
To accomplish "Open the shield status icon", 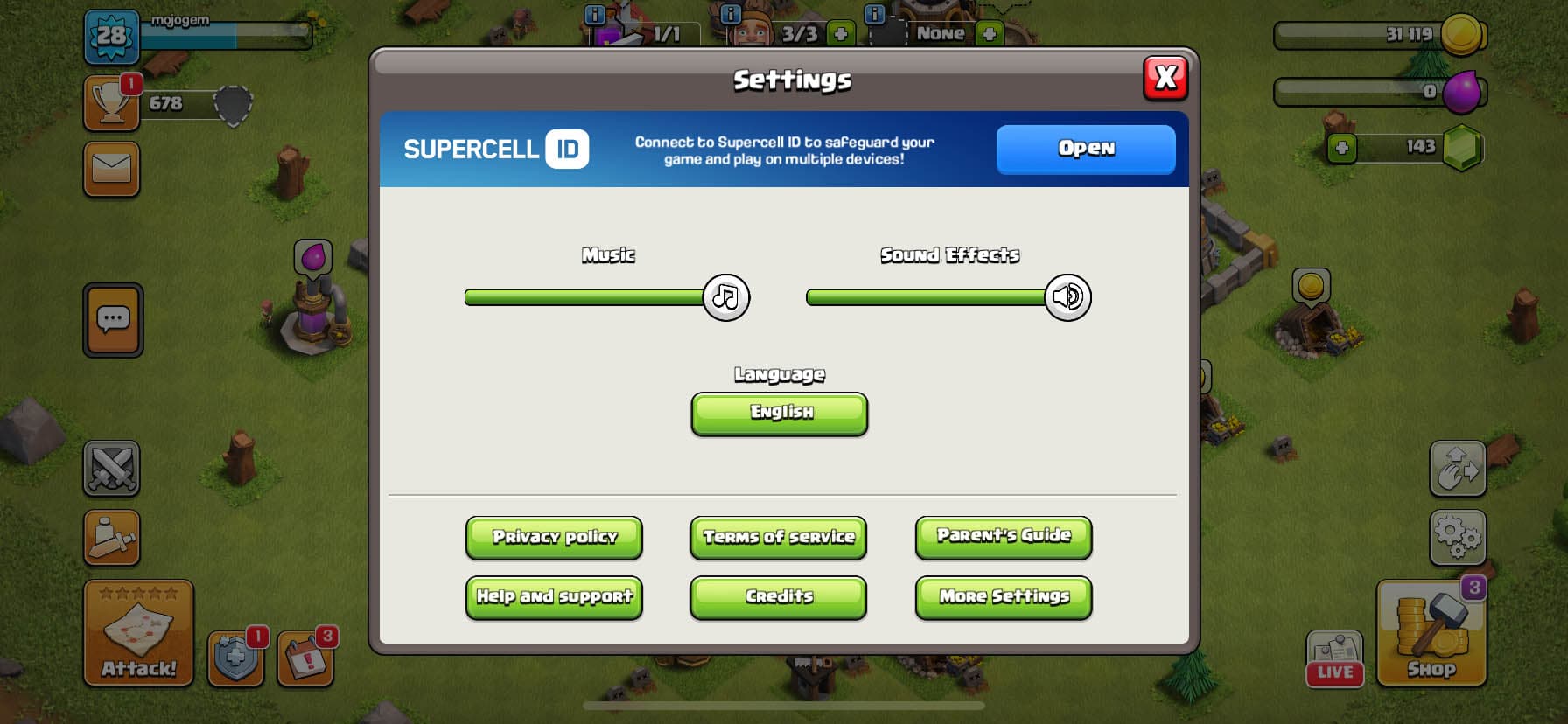I will point(235,658).
